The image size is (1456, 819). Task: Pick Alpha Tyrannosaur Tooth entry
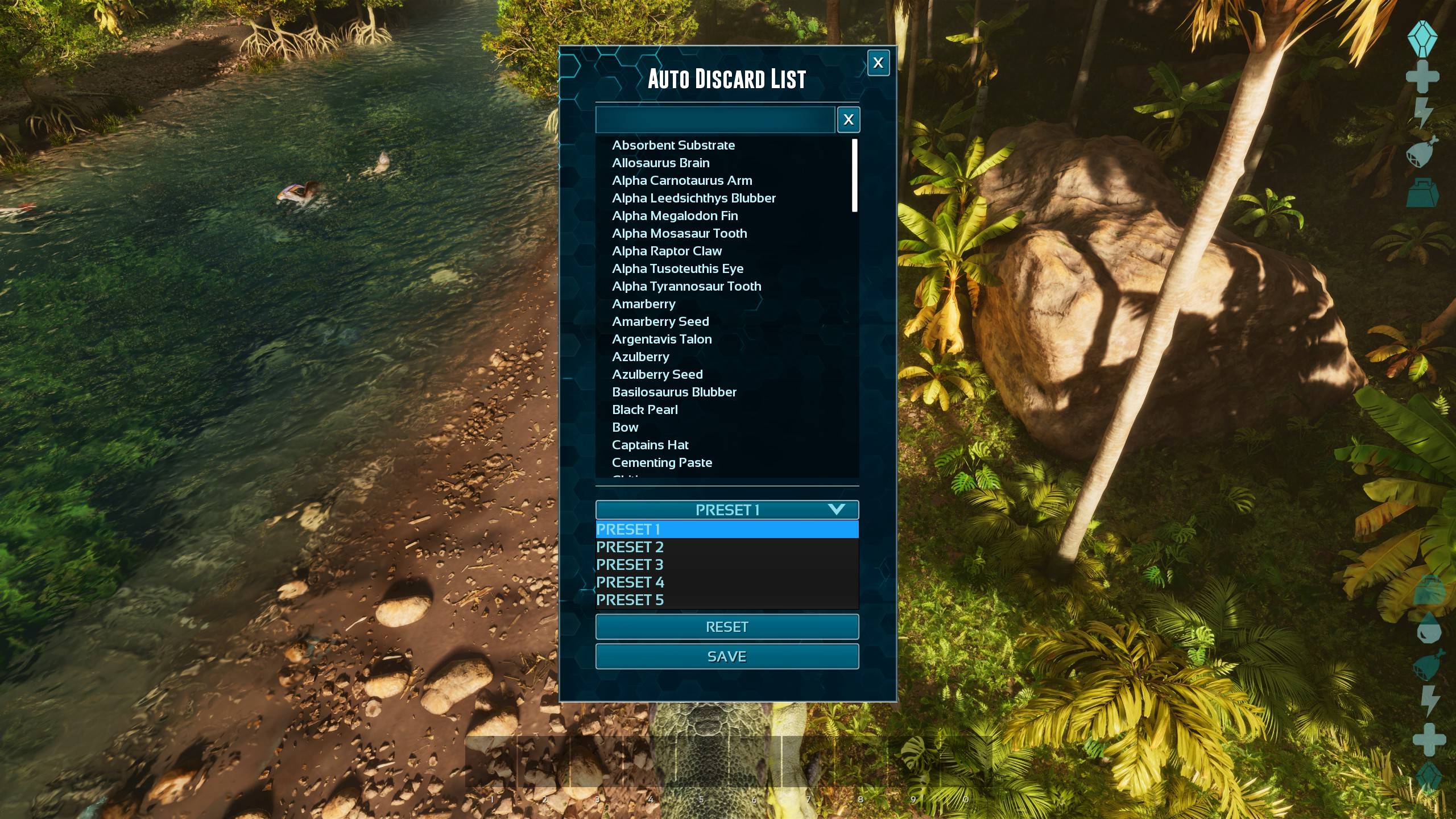pyautogui.click(x=686, y=286)
